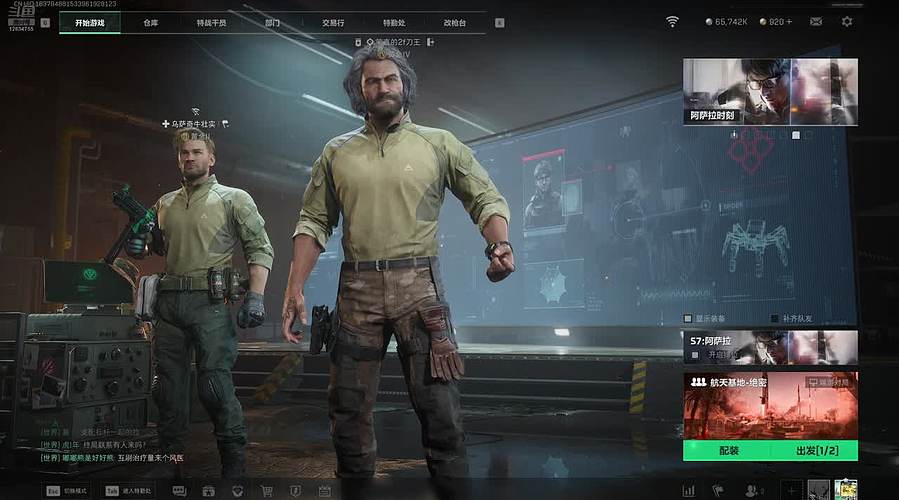The height and width of the screenshot is (500, 899).
Task: Select the 特战干员 operators tab
Action: click(211, 22)
